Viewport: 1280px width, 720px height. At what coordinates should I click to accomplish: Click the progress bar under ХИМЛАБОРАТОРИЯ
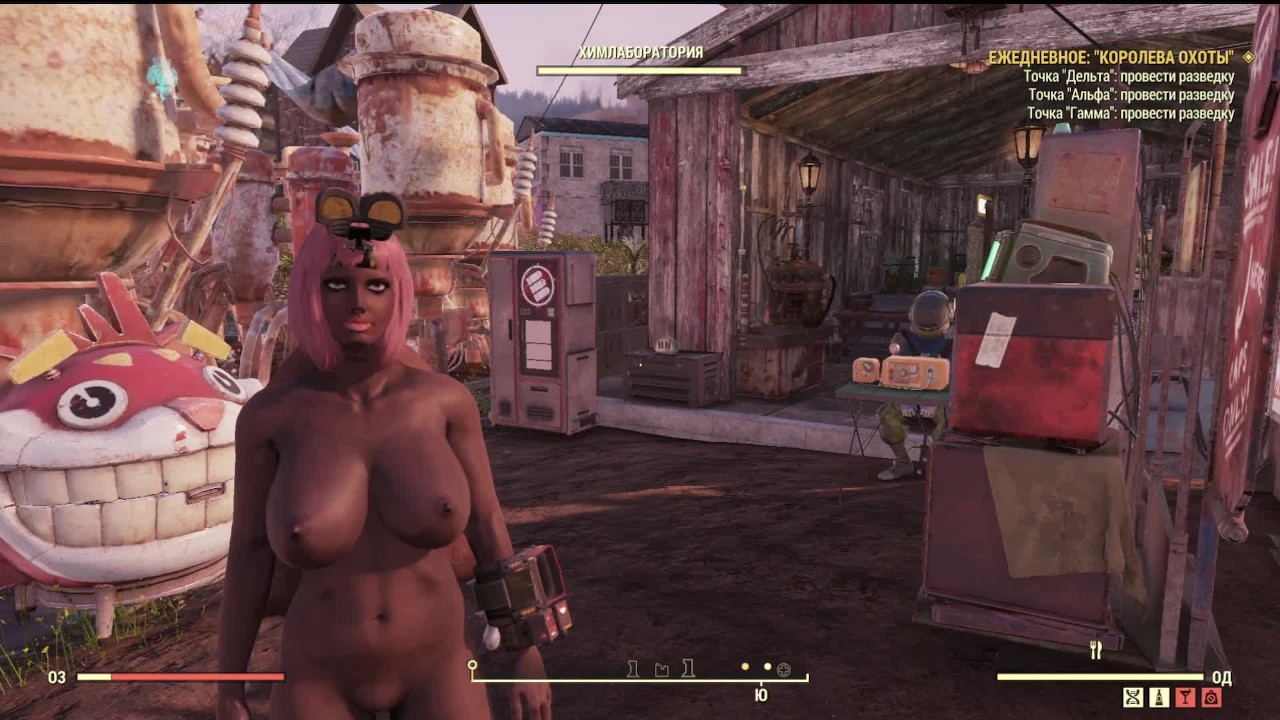coord(643,70)
